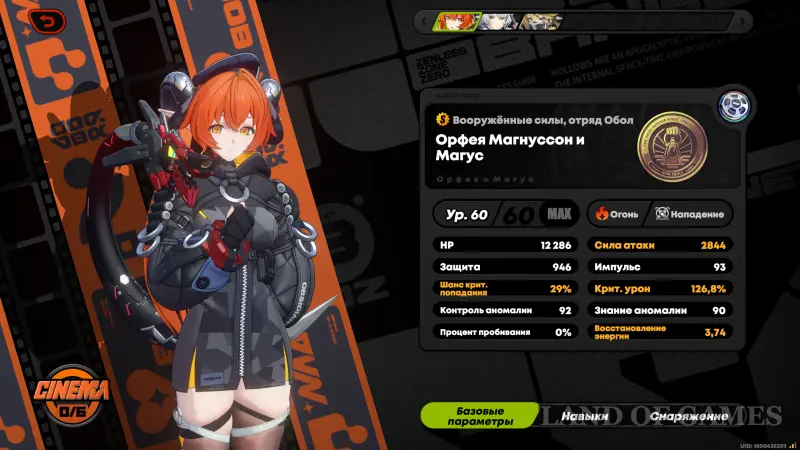This screenshot has width=800, height=450.
Task: Show the Нападение specialty details
Action: [x=689, y=213]
